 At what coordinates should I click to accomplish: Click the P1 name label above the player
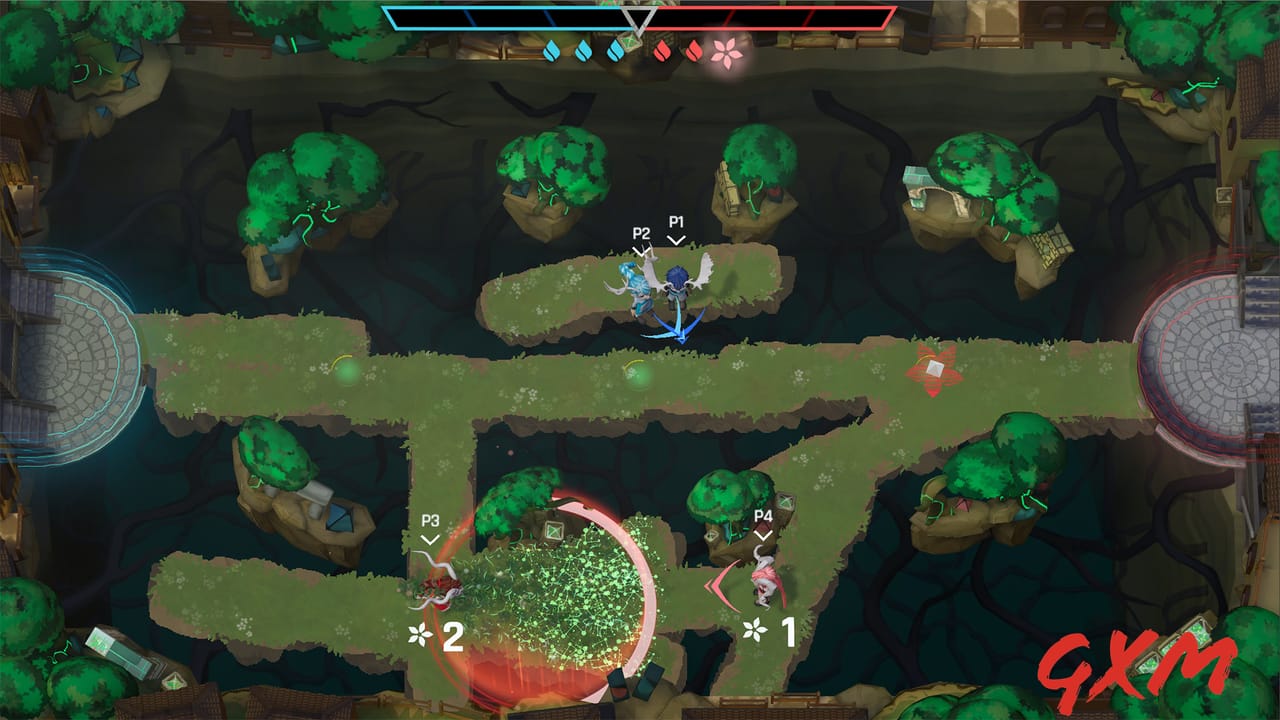[x=675, y=222]
